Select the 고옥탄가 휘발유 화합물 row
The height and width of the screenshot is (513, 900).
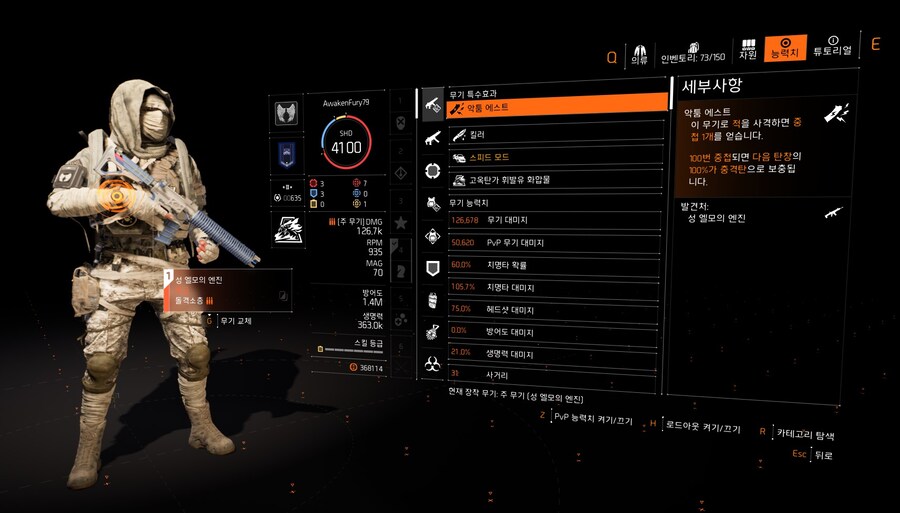(x=556, y=181)
